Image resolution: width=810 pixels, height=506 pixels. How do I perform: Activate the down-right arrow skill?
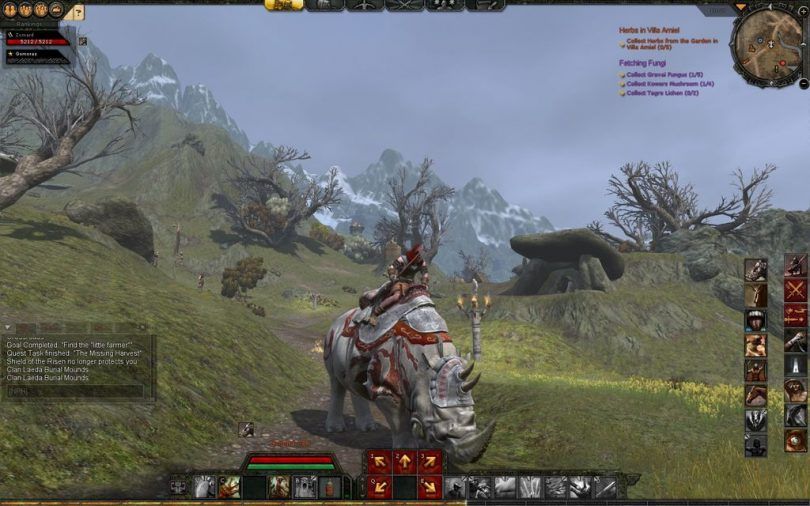(x=429, y=486)
